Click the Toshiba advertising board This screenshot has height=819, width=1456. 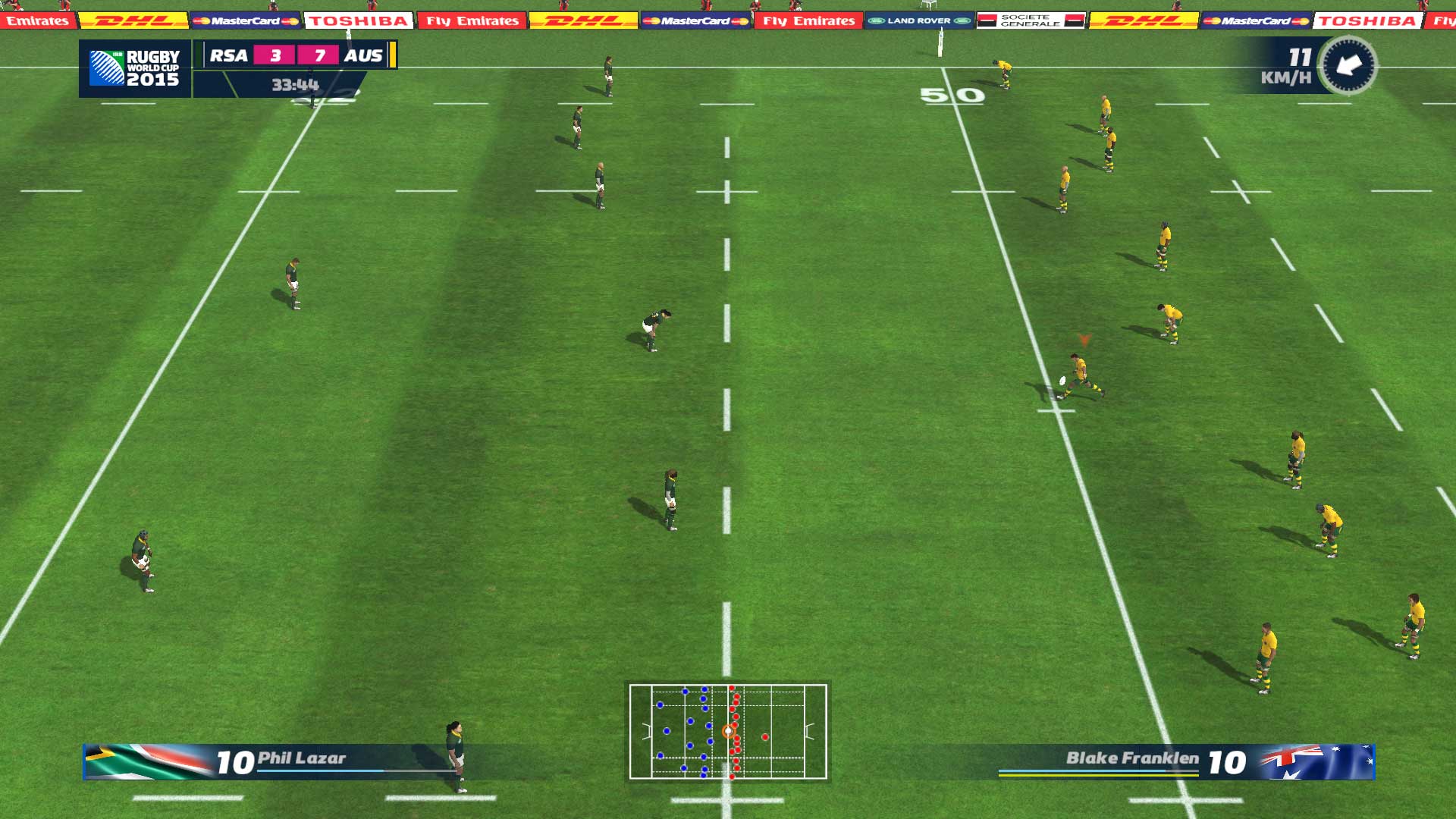pyautogui.click(x=358, y=20)
